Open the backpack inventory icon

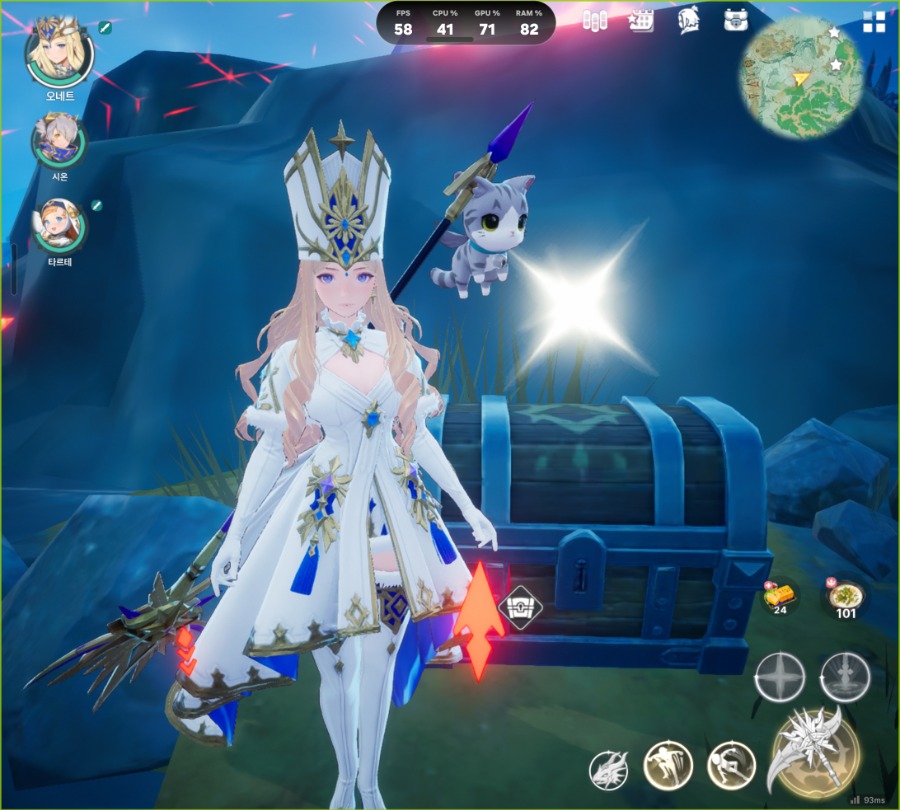pyautogui.click(x=736, y=20)
